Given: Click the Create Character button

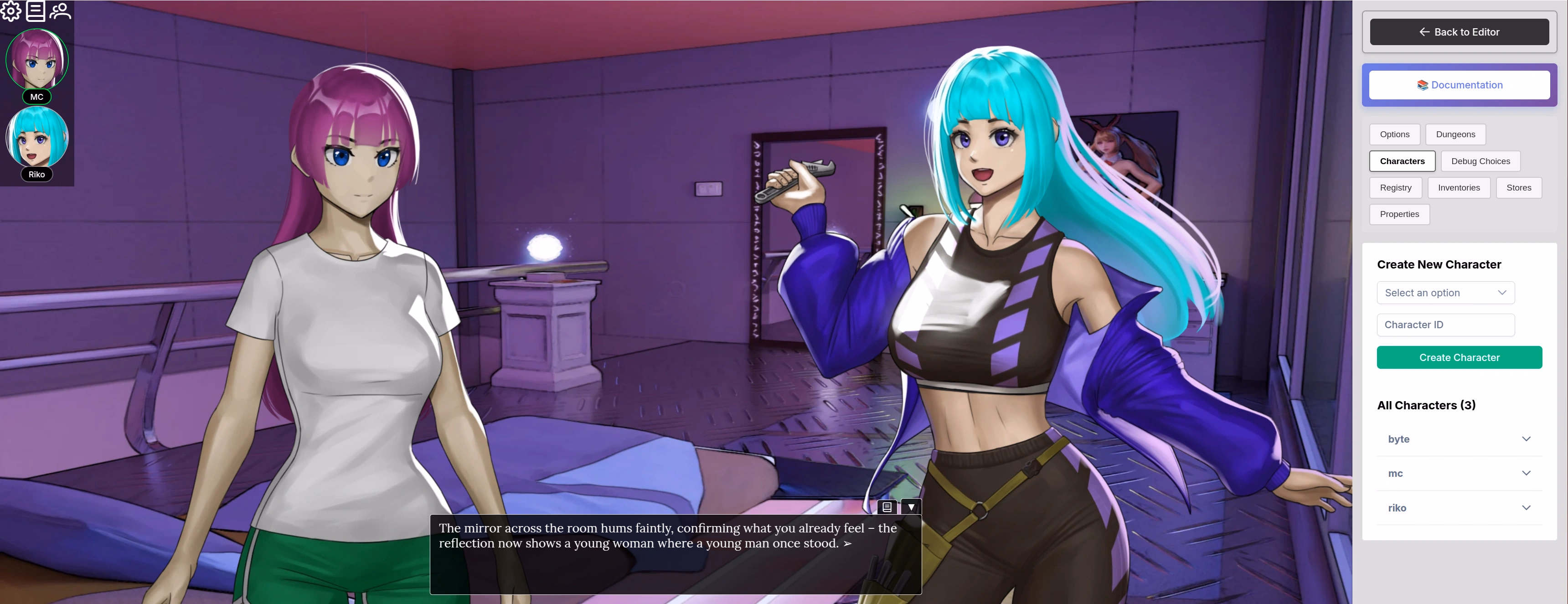Looking at the screenshot, I should (1459, 357).
